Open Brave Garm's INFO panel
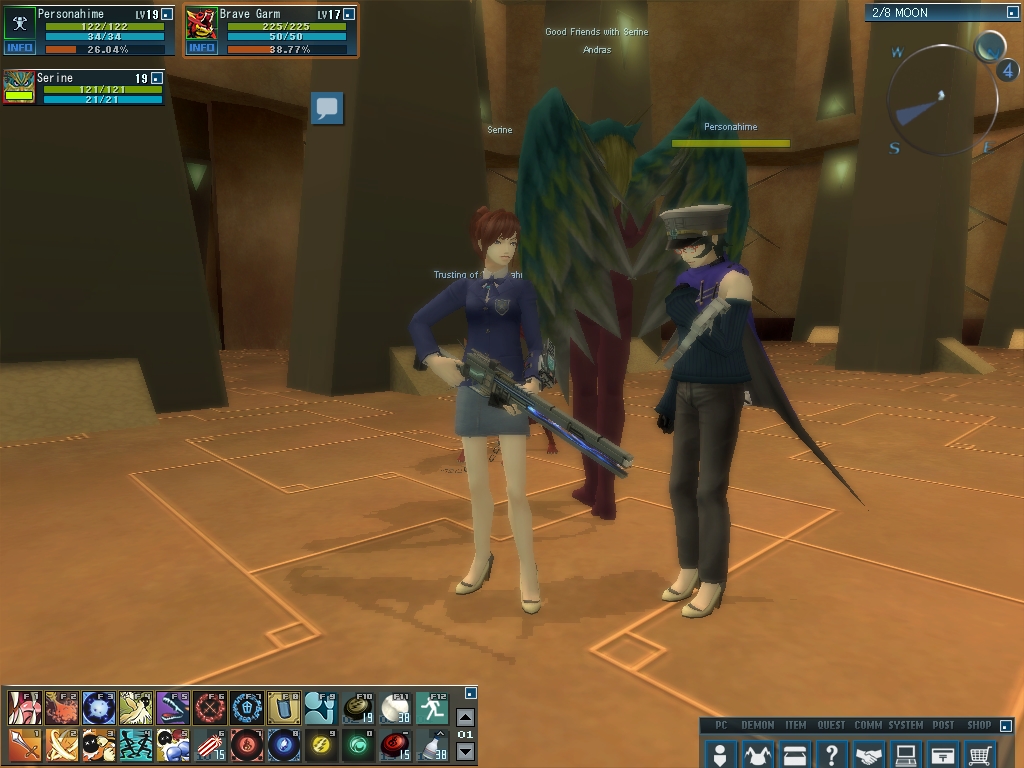 click(201, 47)
